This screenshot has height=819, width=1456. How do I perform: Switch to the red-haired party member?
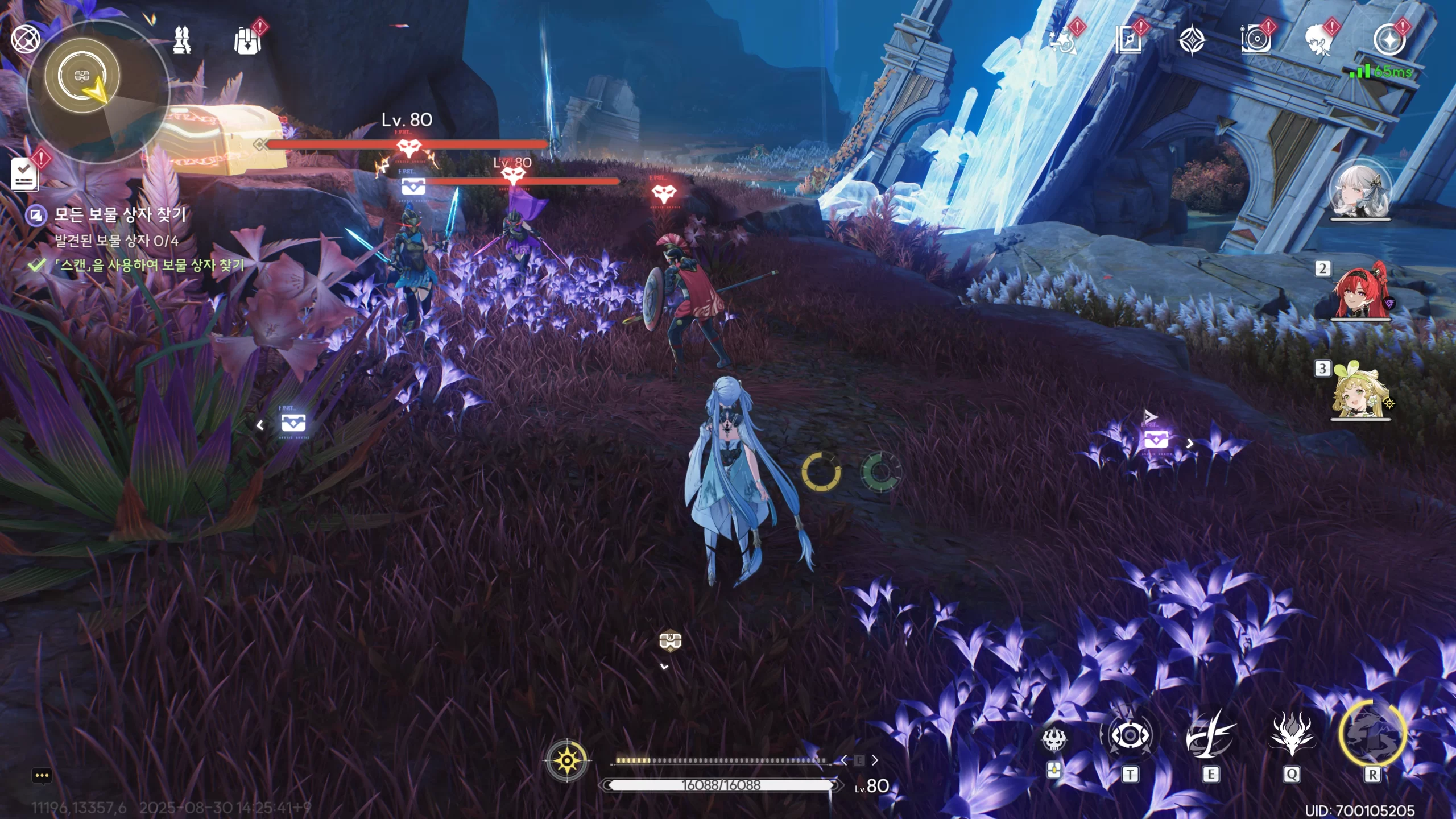click(x=1360, y=291)
